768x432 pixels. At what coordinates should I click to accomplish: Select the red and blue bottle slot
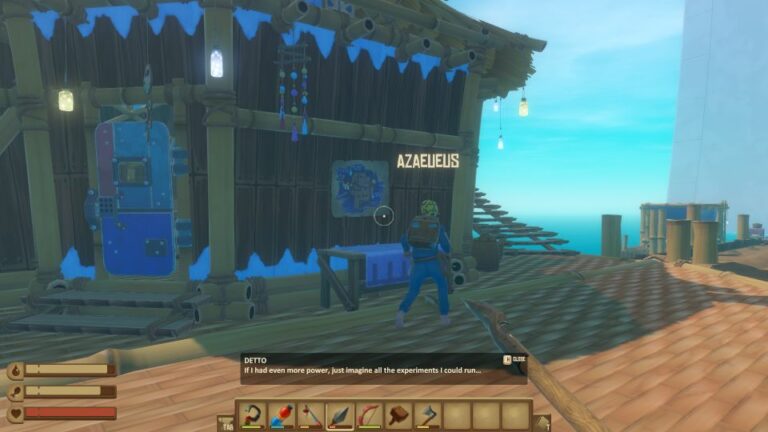(282, 415)
